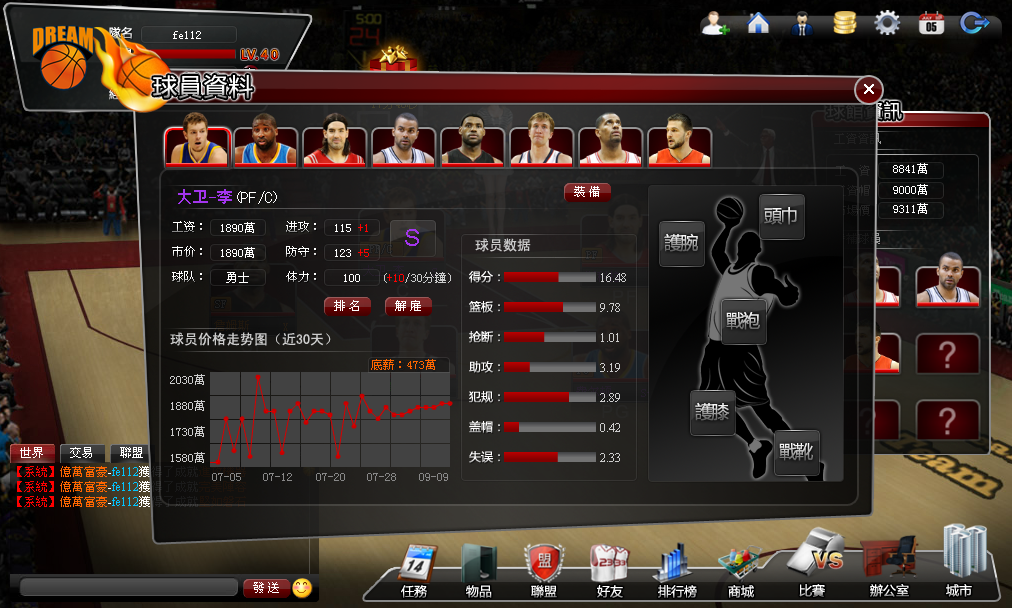
Task: Click the 裝備 equipment button
Action: [x=587, y=192]
